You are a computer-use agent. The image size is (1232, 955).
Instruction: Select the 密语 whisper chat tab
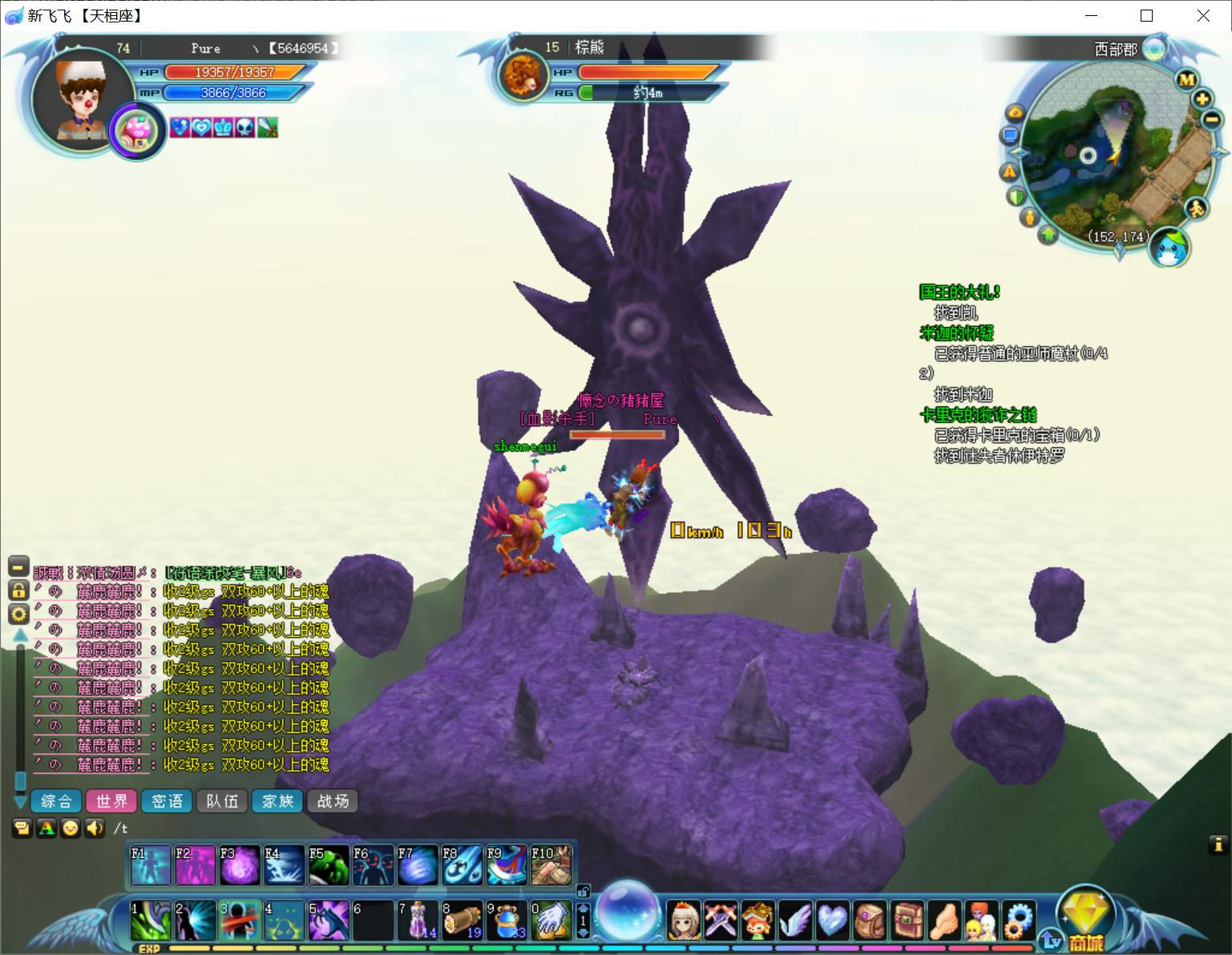167,801
